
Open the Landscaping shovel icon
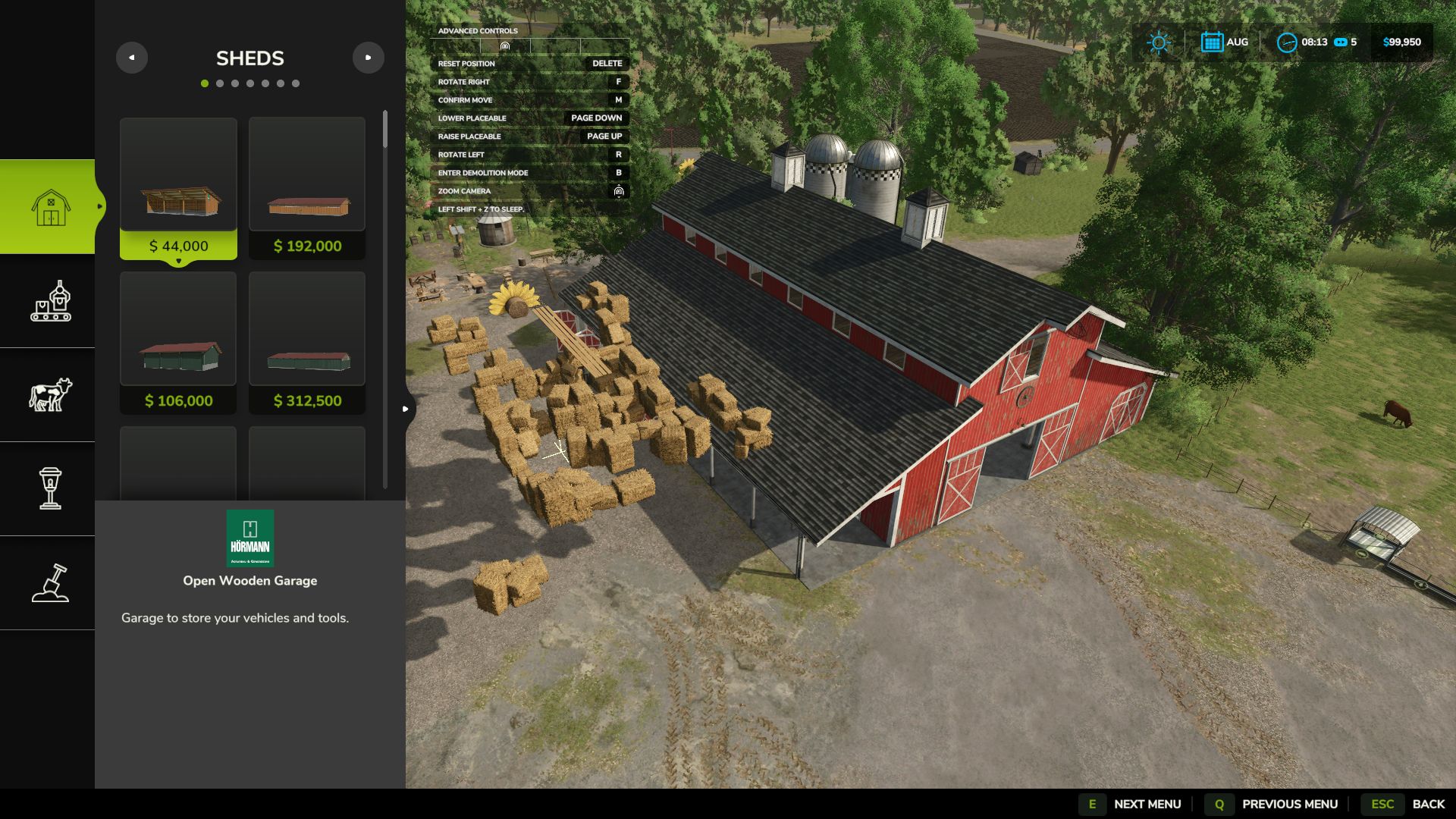(51, 582)
